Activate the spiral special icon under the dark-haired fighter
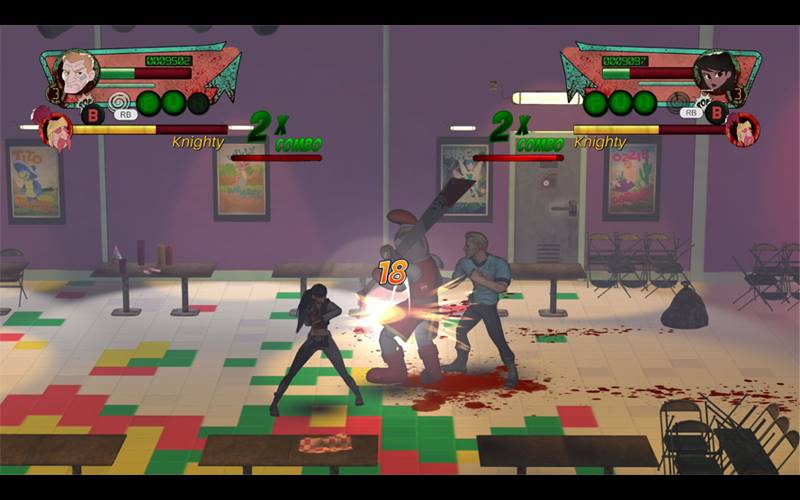Viewport: 800px width, 500px height. coord(681,101)
